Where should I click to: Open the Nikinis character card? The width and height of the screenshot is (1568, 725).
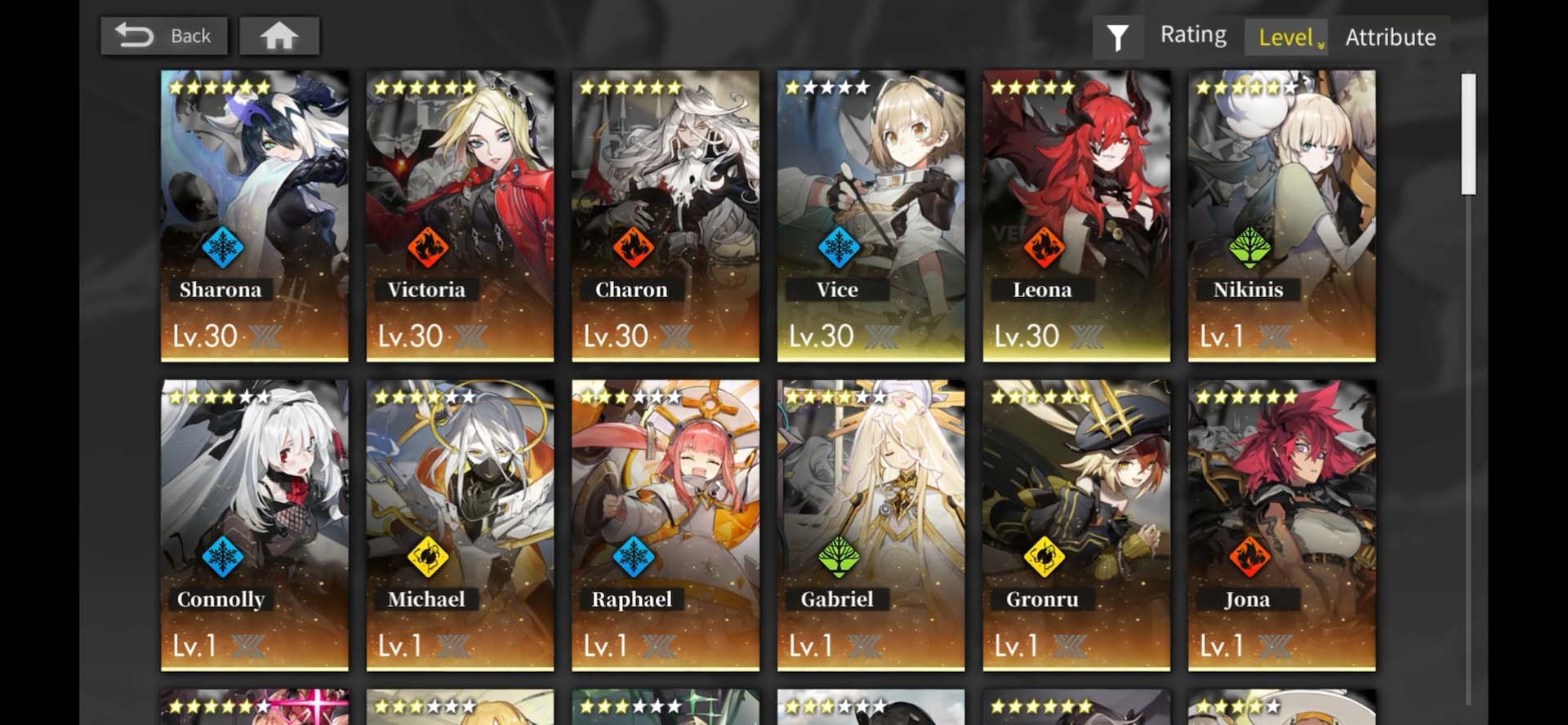click(1281, 216)
